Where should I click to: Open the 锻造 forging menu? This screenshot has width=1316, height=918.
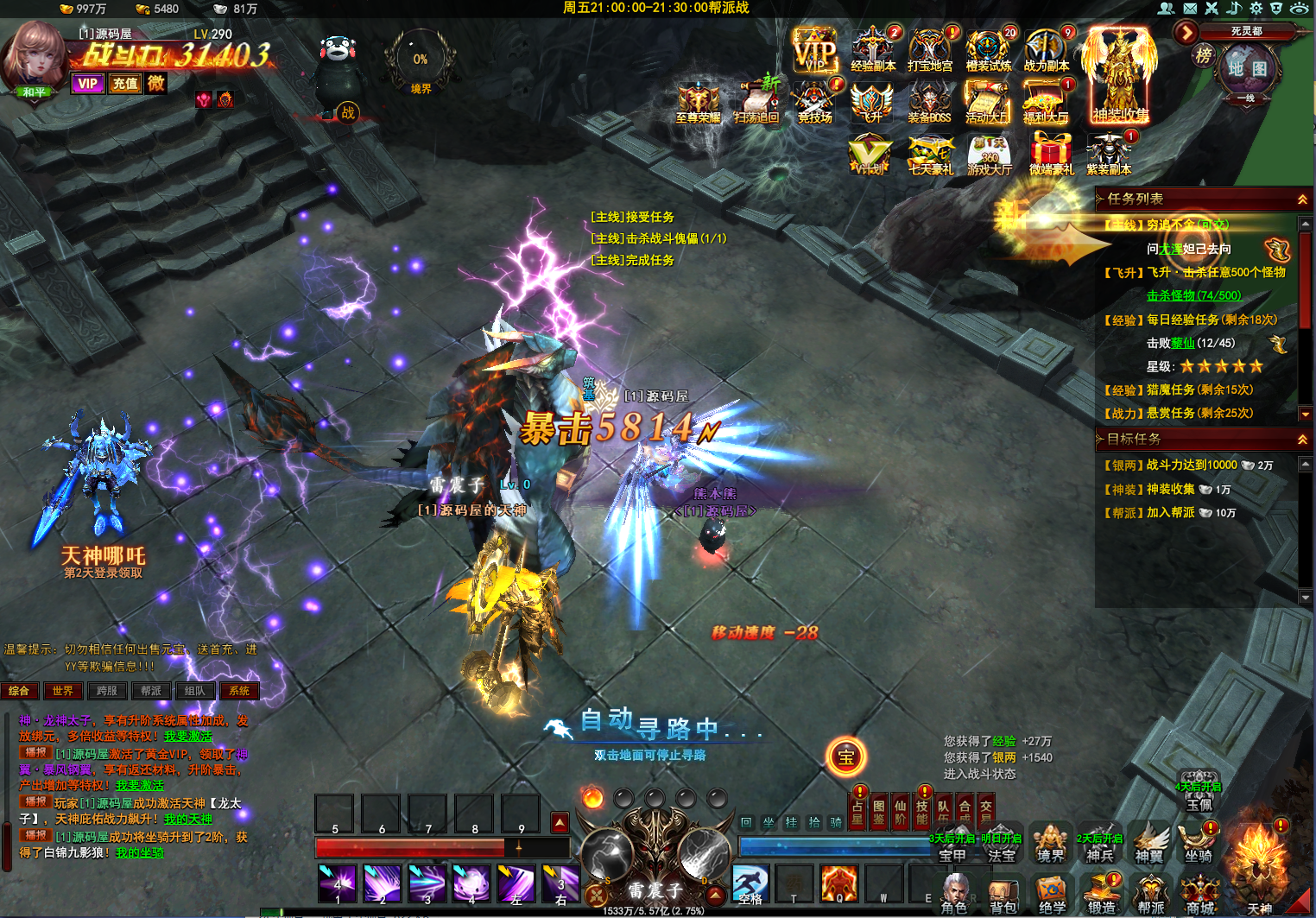pyautogui.click(x=1101, y=895)
